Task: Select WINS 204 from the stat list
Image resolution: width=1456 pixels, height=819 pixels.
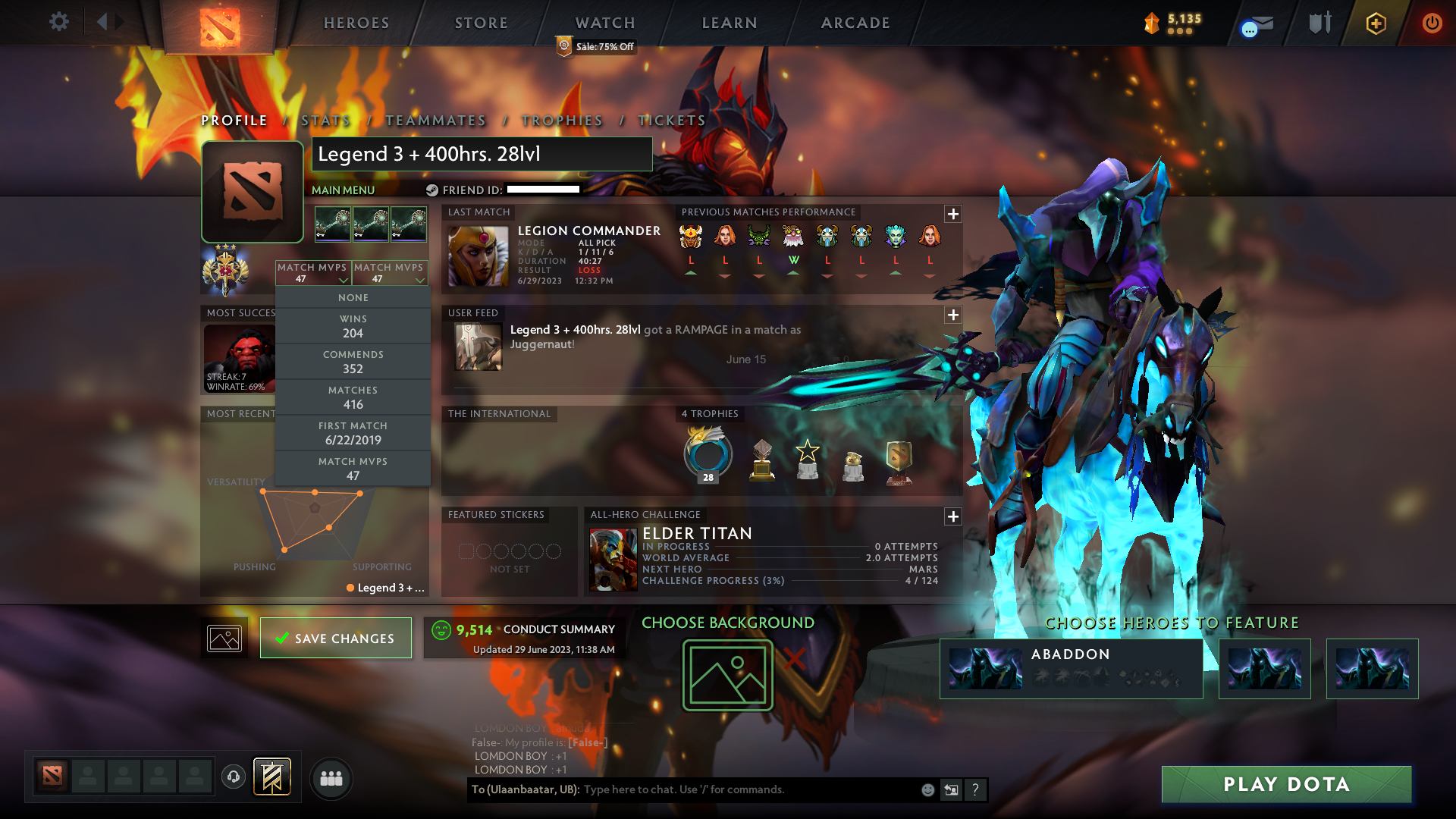Action: [x=353, y=326]
